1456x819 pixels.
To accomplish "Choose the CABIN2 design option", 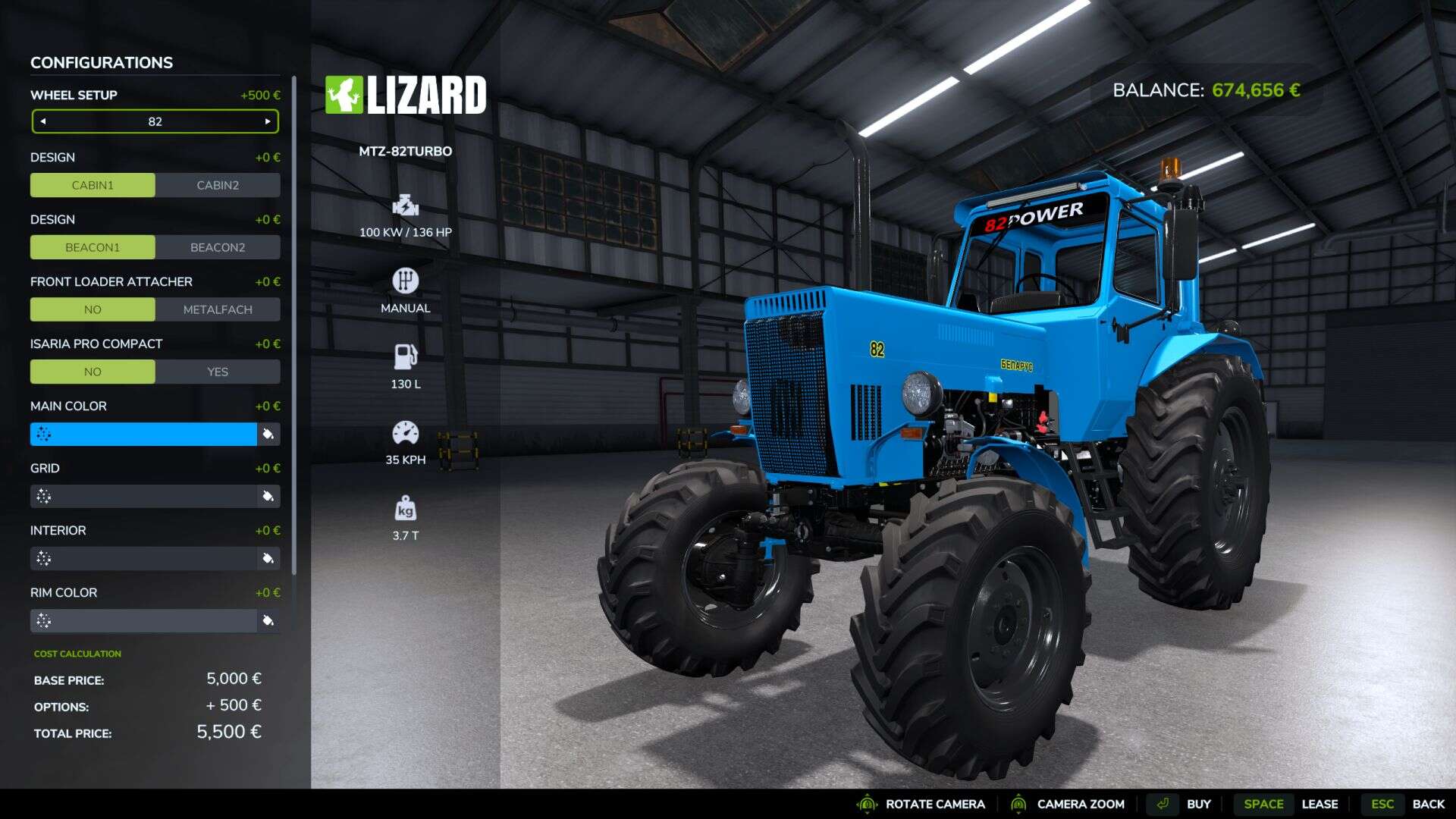I will click(218, 185).
